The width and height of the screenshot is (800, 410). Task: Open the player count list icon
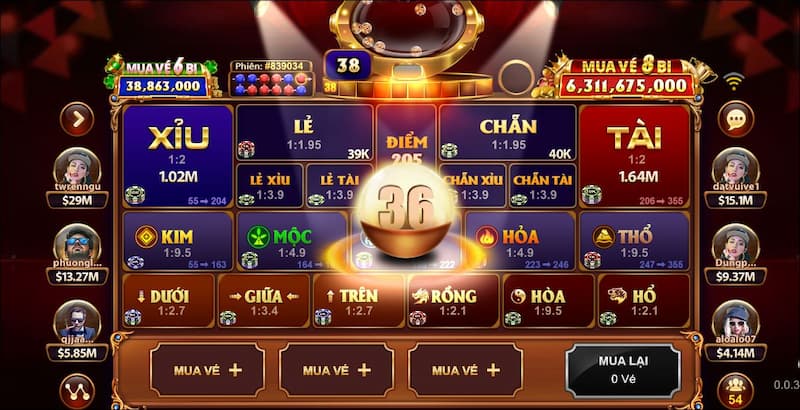tap(736, 389)
